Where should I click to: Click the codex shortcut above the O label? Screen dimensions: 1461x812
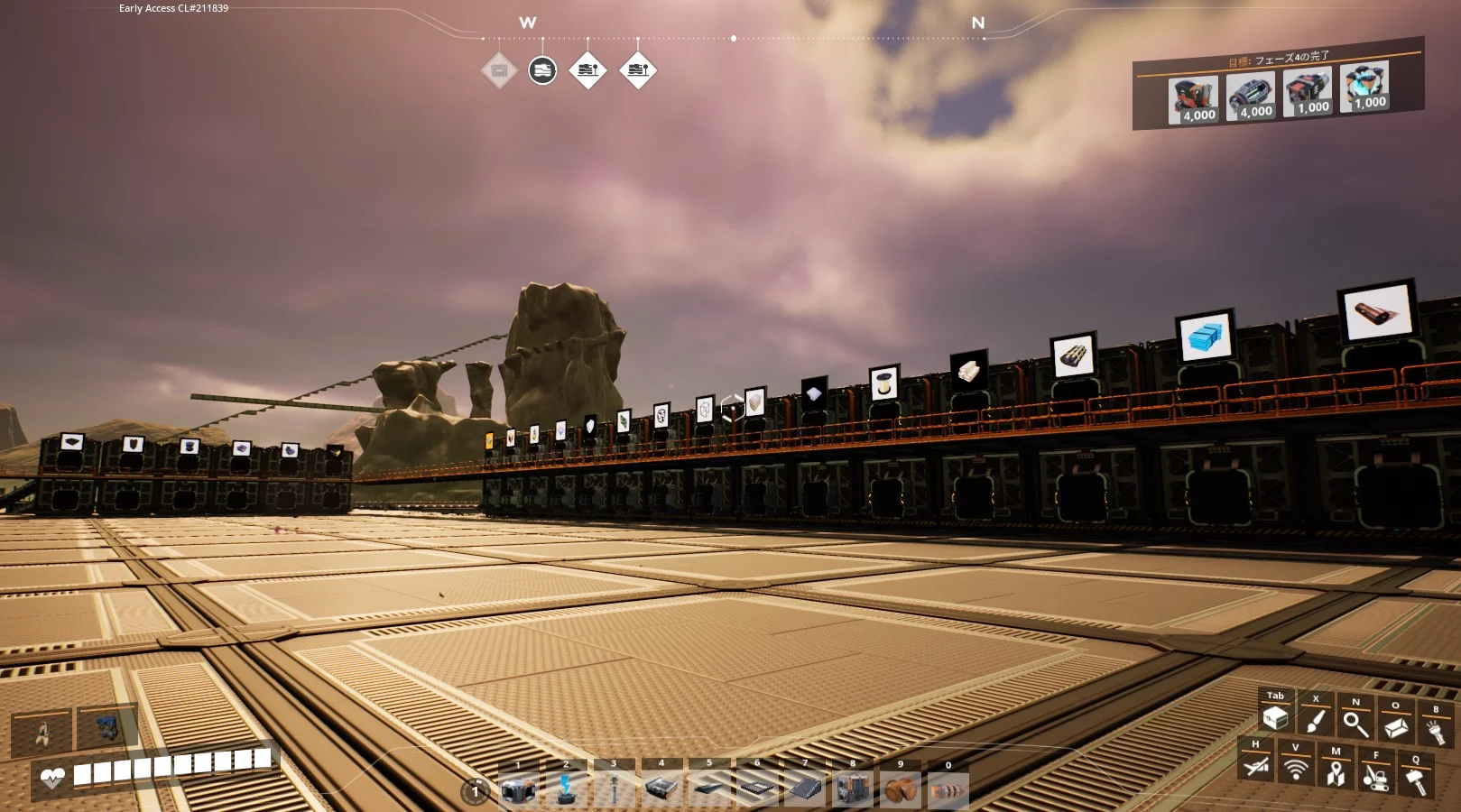tap(1395, 725)
